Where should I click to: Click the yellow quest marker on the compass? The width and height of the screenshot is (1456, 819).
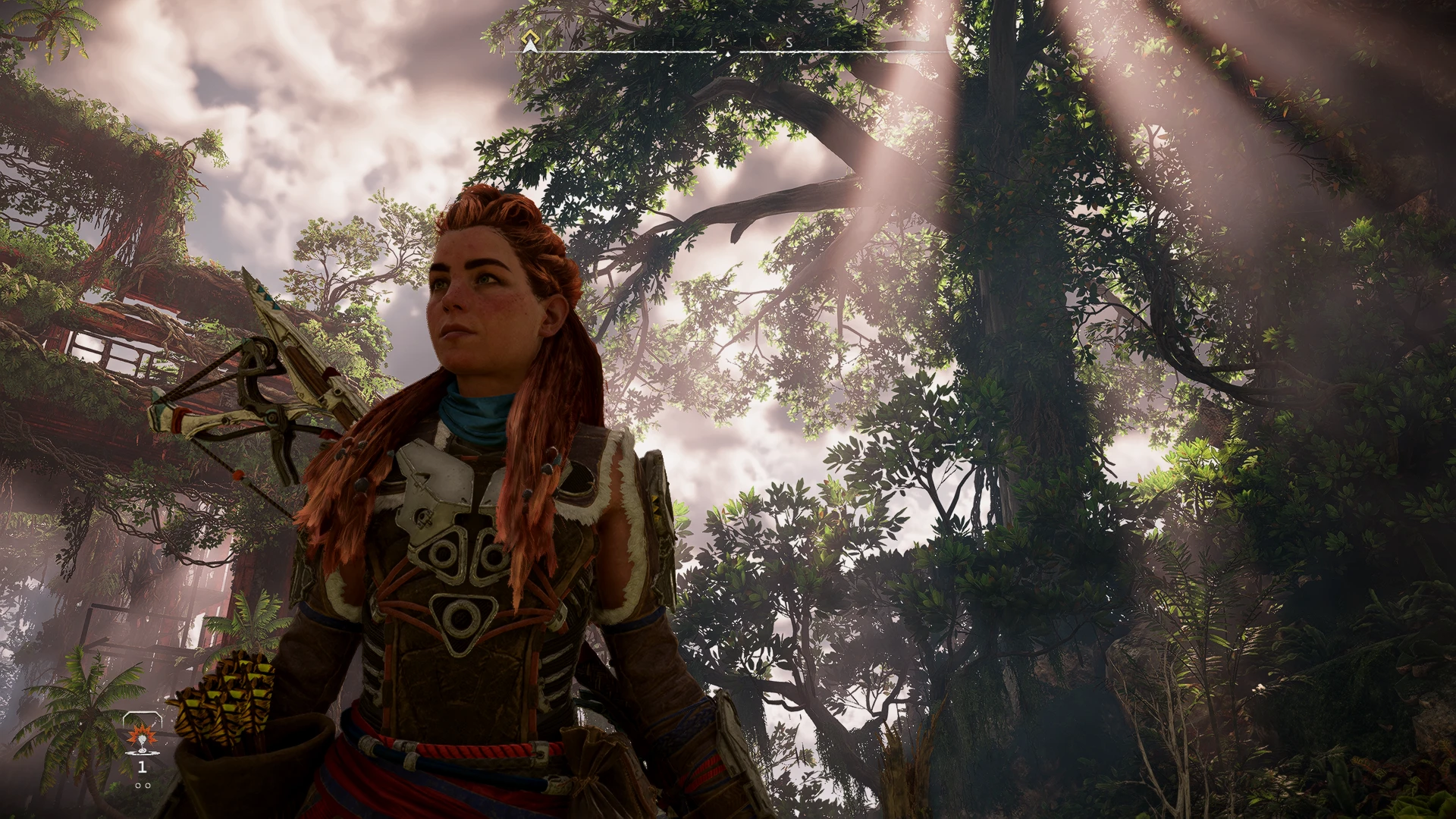[530, 39]
